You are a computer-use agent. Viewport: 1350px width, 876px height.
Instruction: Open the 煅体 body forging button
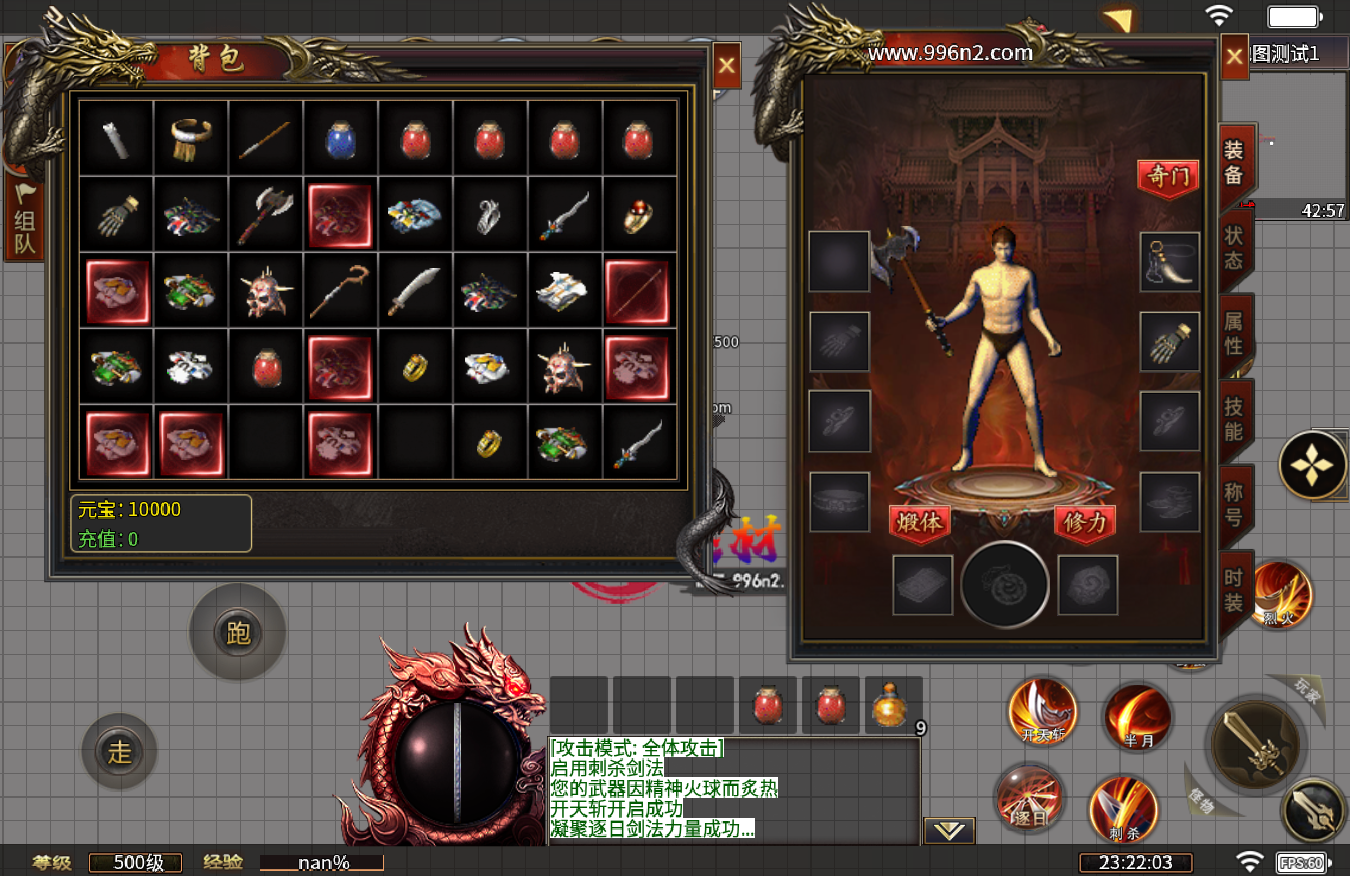click(919, 523)
